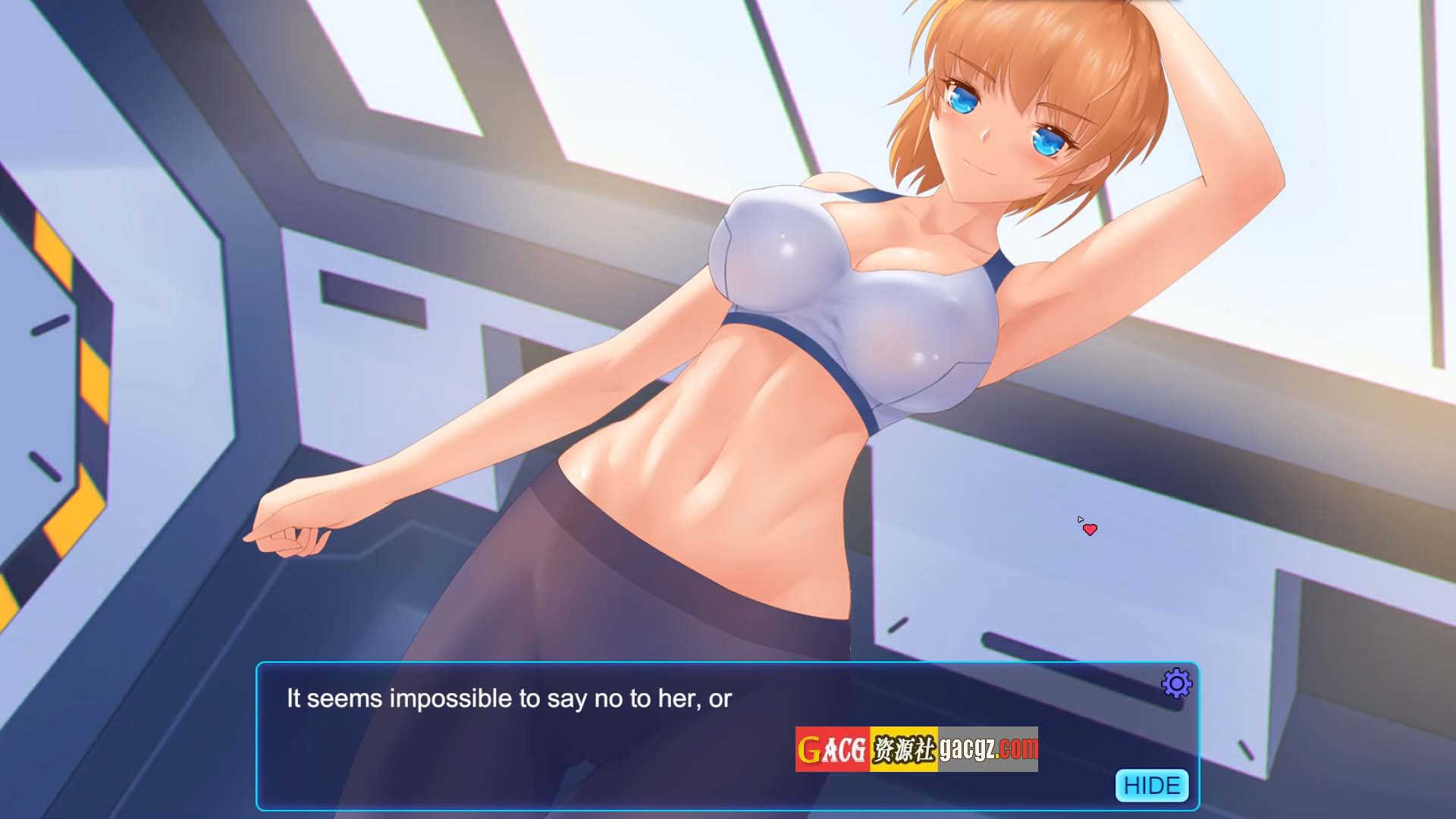
Task: Hide the dialogue box with HIDE button
Action: [x=1151, y=785]
